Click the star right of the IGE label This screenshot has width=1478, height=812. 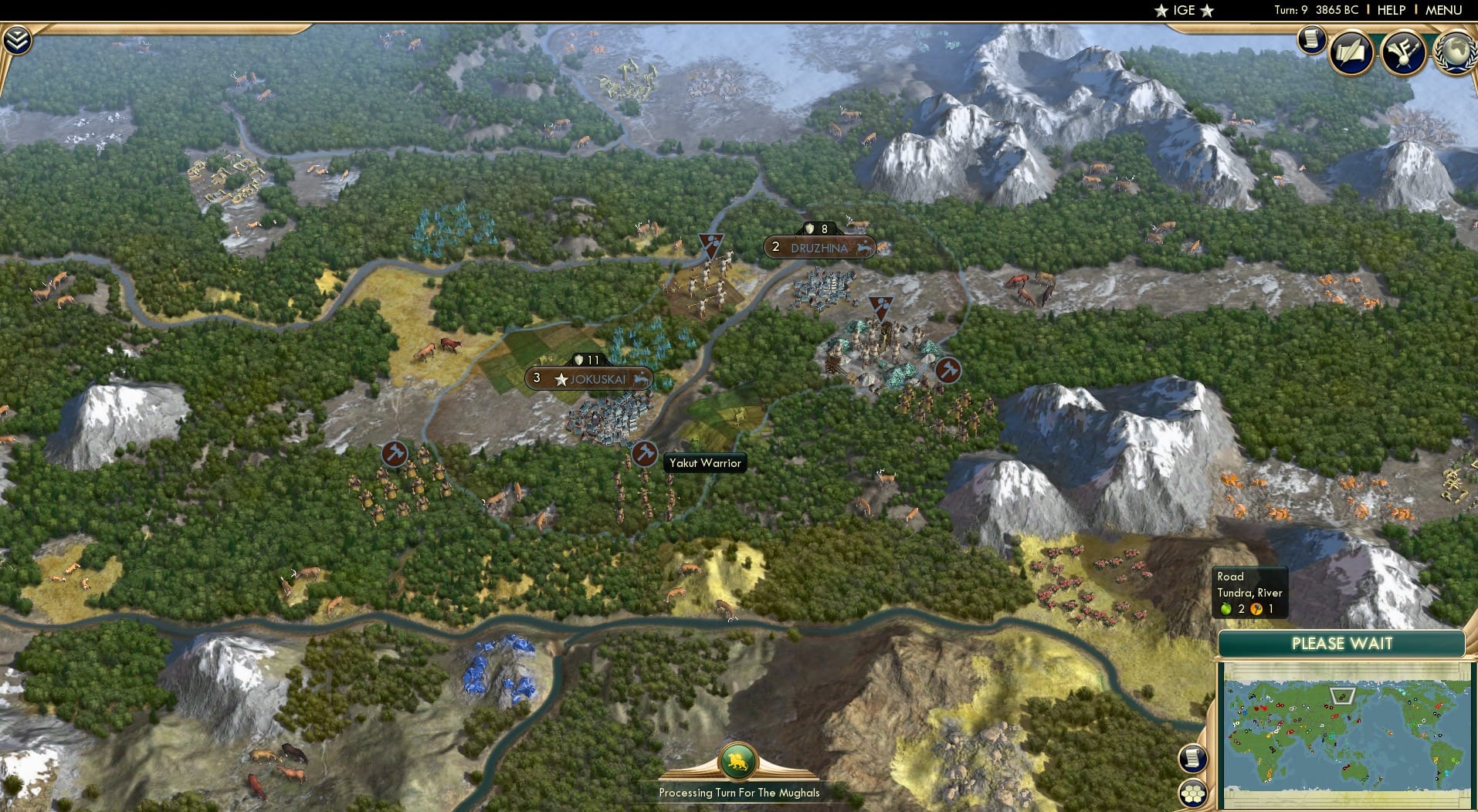pyautogui.click(x=1205, y=11)
